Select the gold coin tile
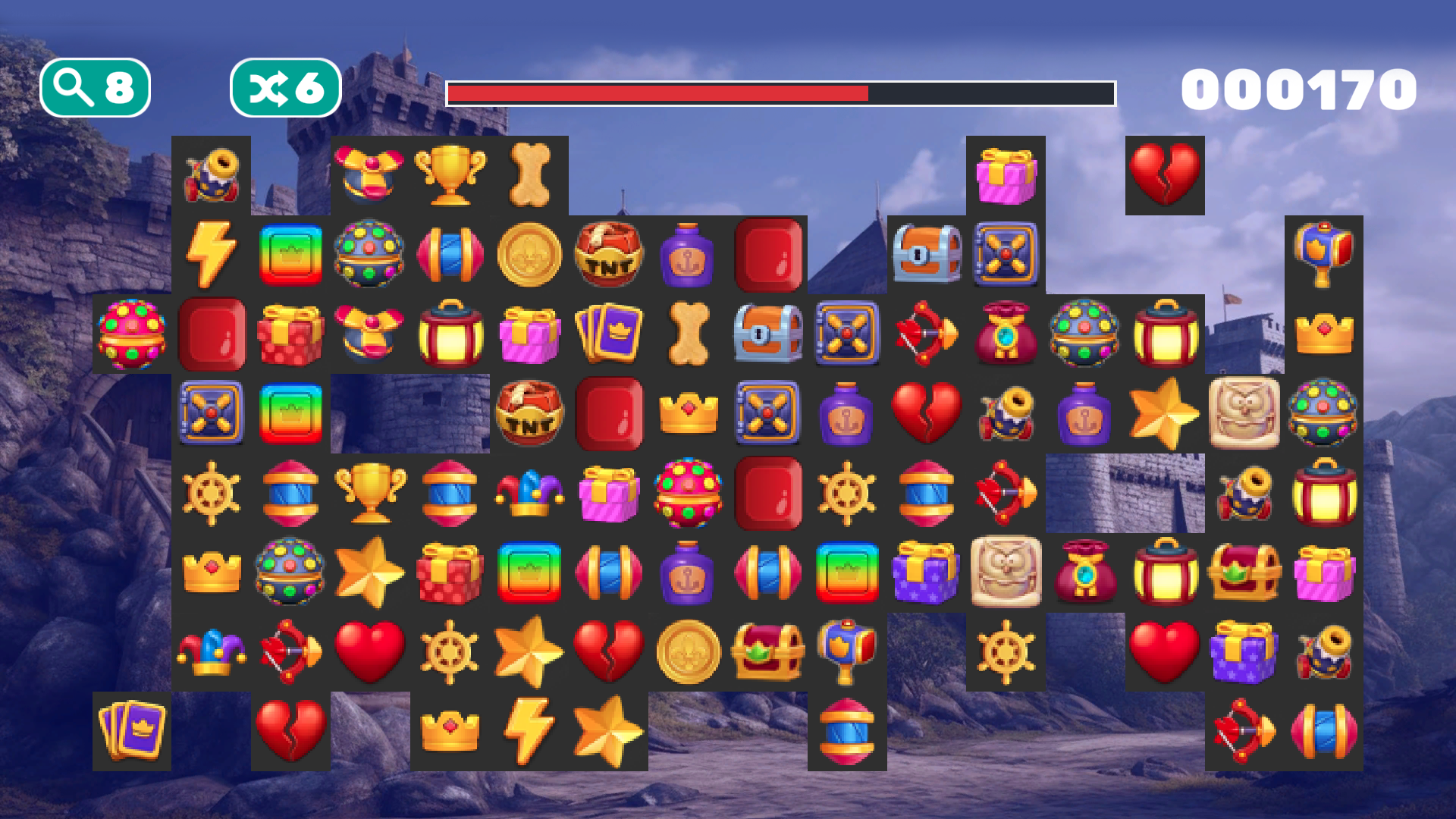 point(530,254)
